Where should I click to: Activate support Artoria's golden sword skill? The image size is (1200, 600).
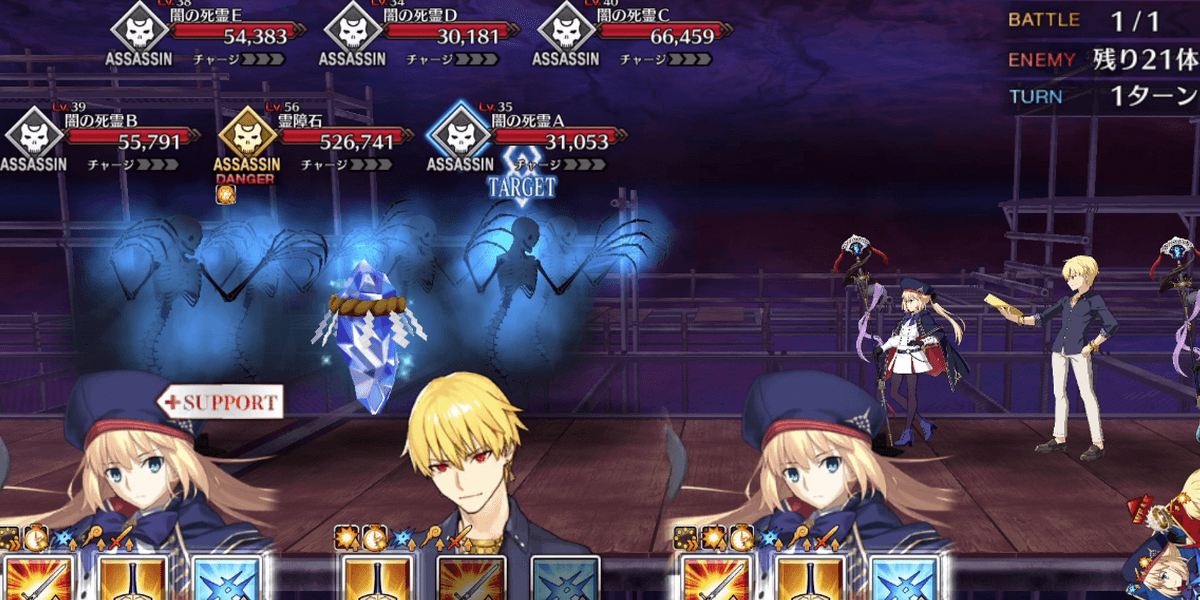tap(132, 578)
